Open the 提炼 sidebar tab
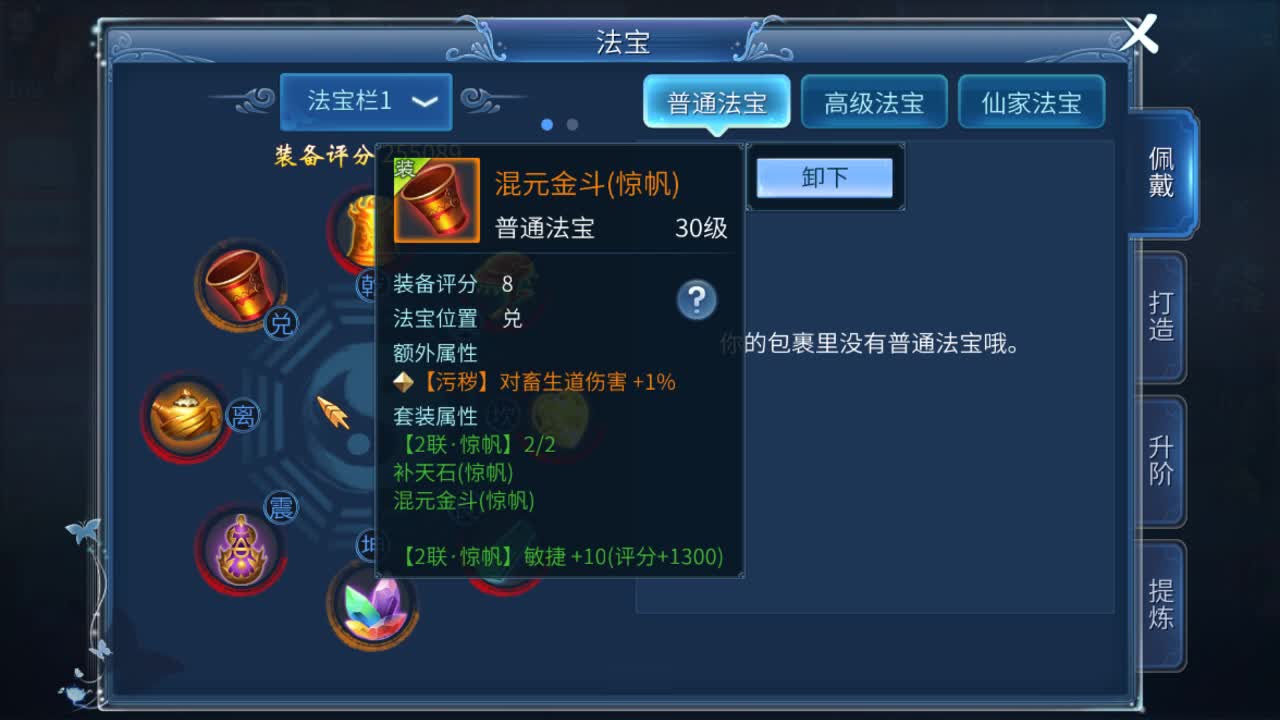Screen dimensions: 1280x720 click(1159, 600)
